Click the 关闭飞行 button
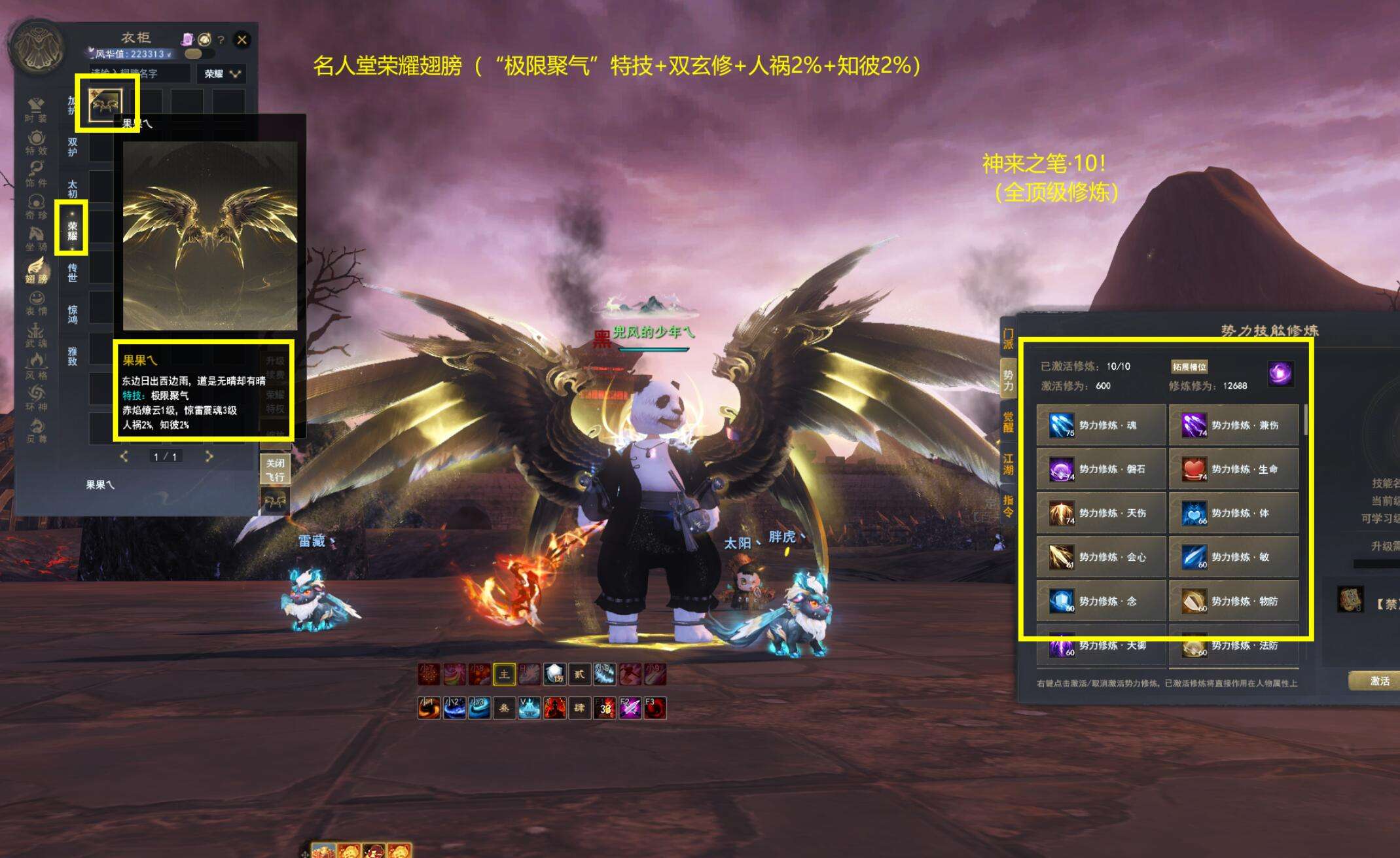1400x858 pixels. pyautogui.click(x=275, y=469)
